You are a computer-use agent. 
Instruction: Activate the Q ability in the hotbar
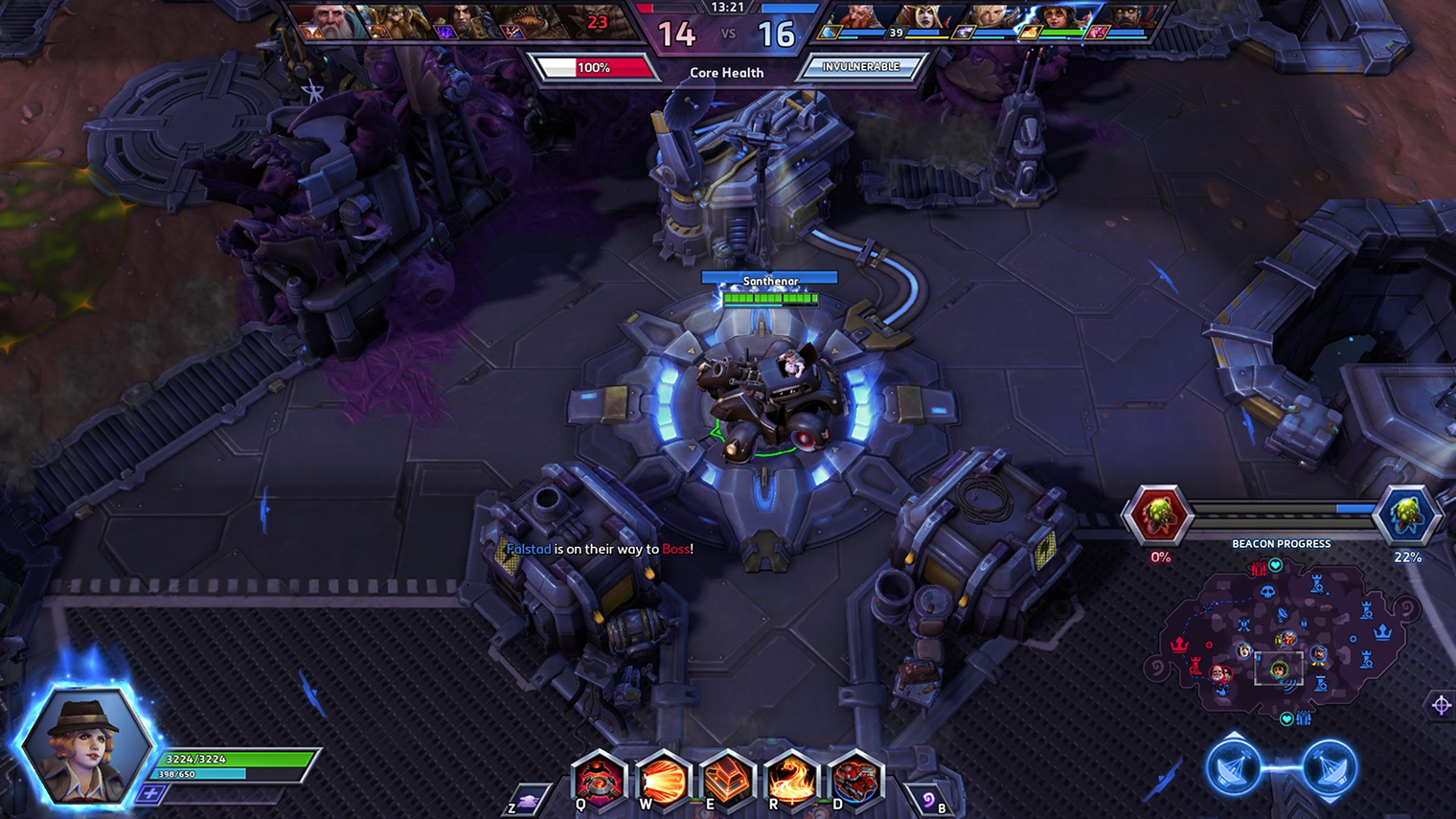[x=598, y=780]
